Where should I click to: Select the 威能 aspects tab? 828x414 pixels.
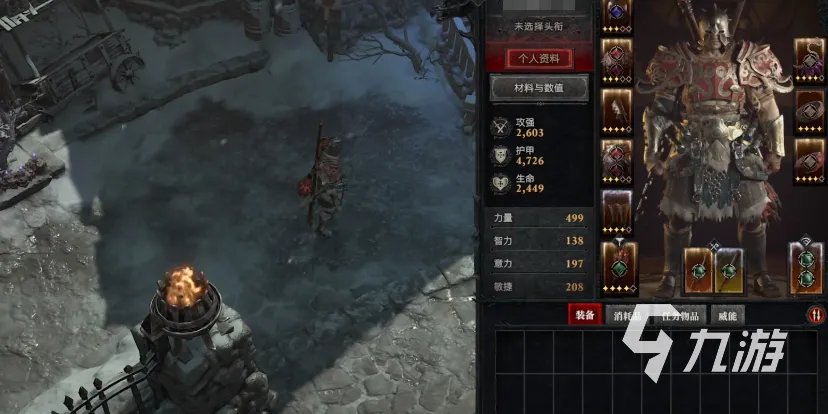click(727, 315)
